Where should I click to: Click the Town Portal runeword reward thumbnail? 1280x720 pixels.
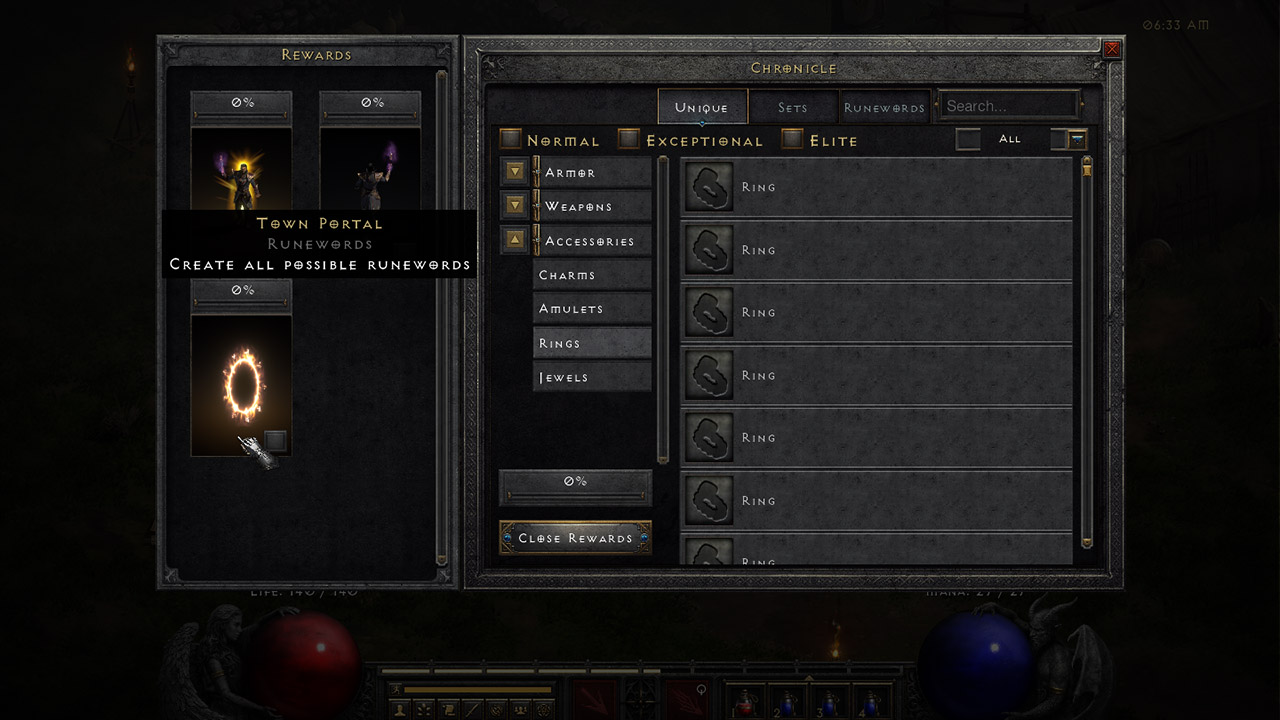click(240, 385)
